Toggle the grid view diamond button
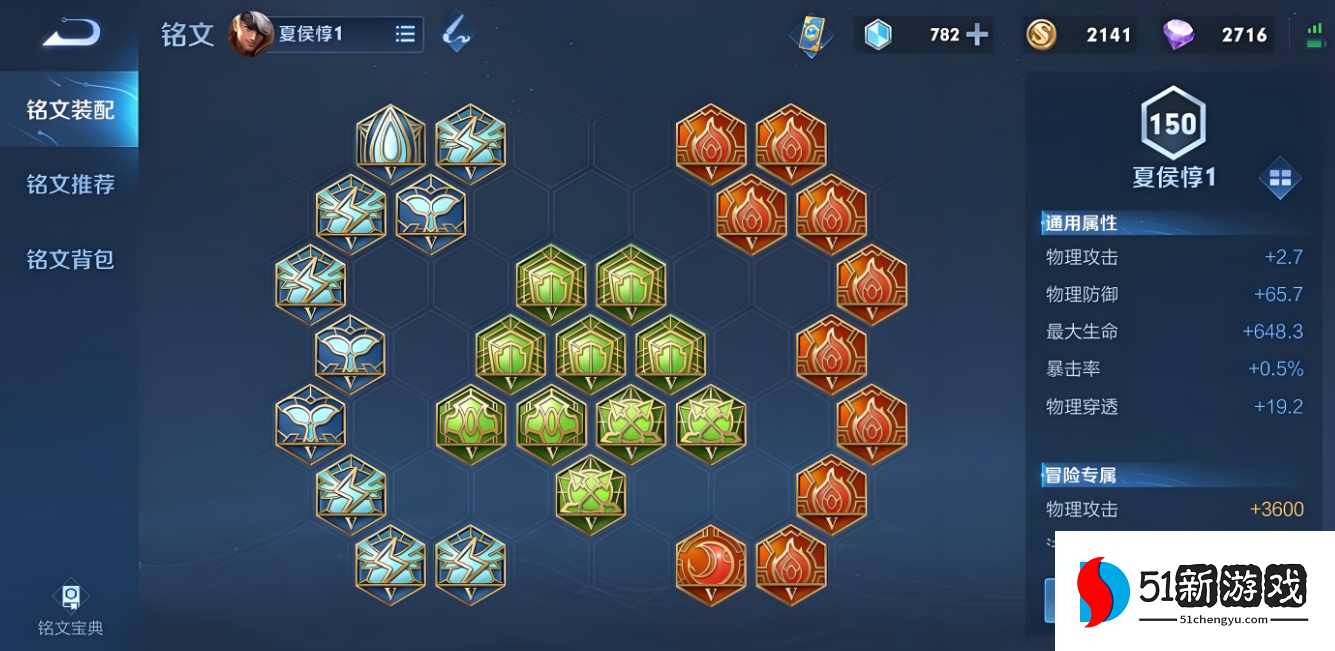The height and width of the screenshot is (651, 1335). (1280, 179)
